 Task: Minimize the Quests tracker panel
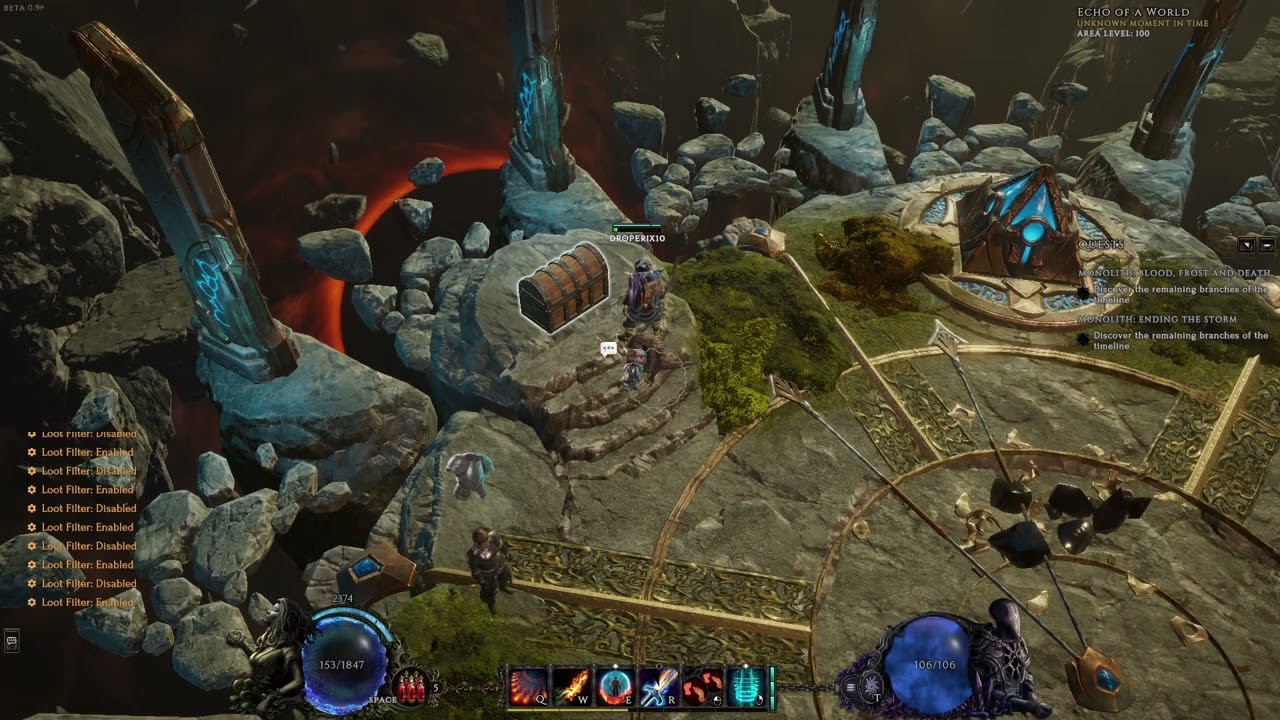point(1267,245)
